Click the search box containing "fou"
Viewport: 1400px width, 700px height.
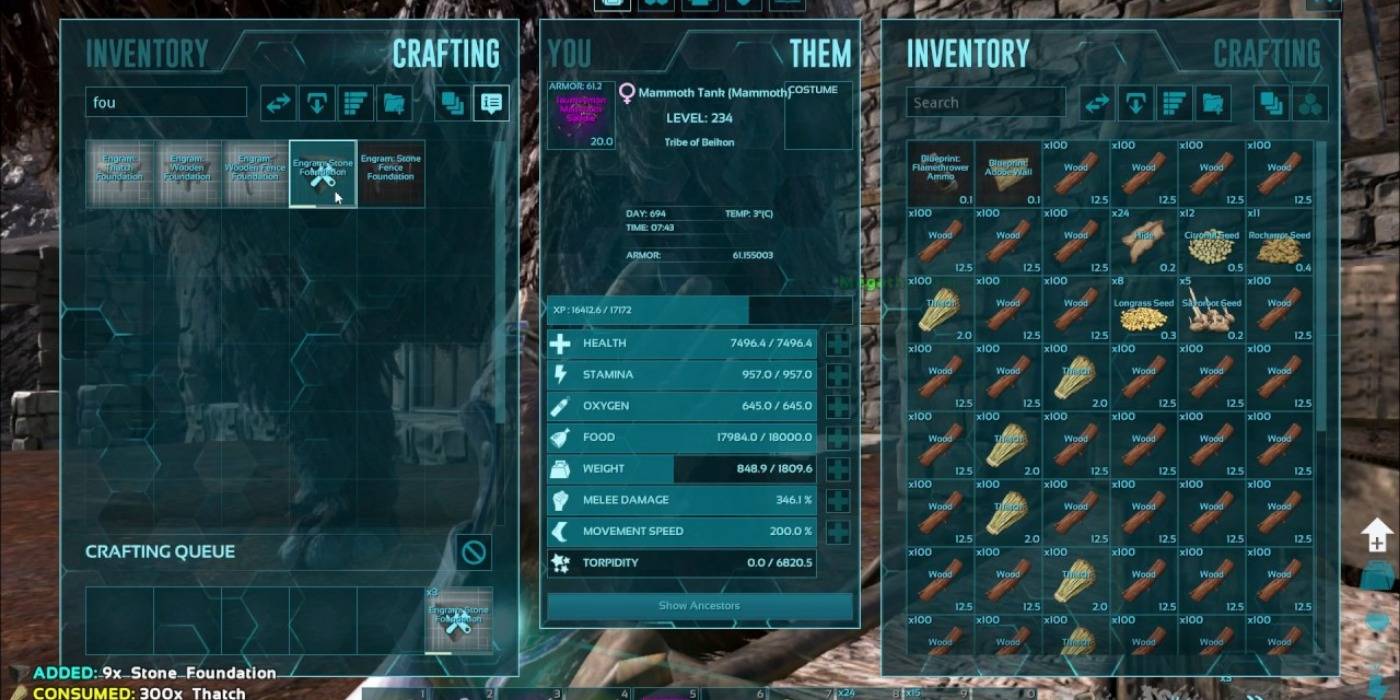point(166,102)
